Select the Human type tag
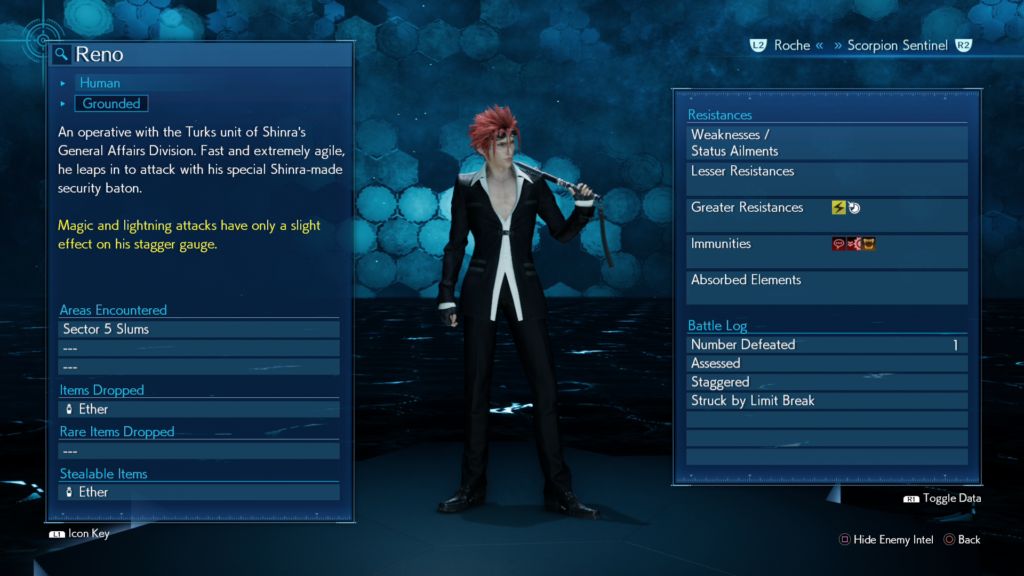The image size is (1024, 576). pyautogui.click(x=100, y=83)
